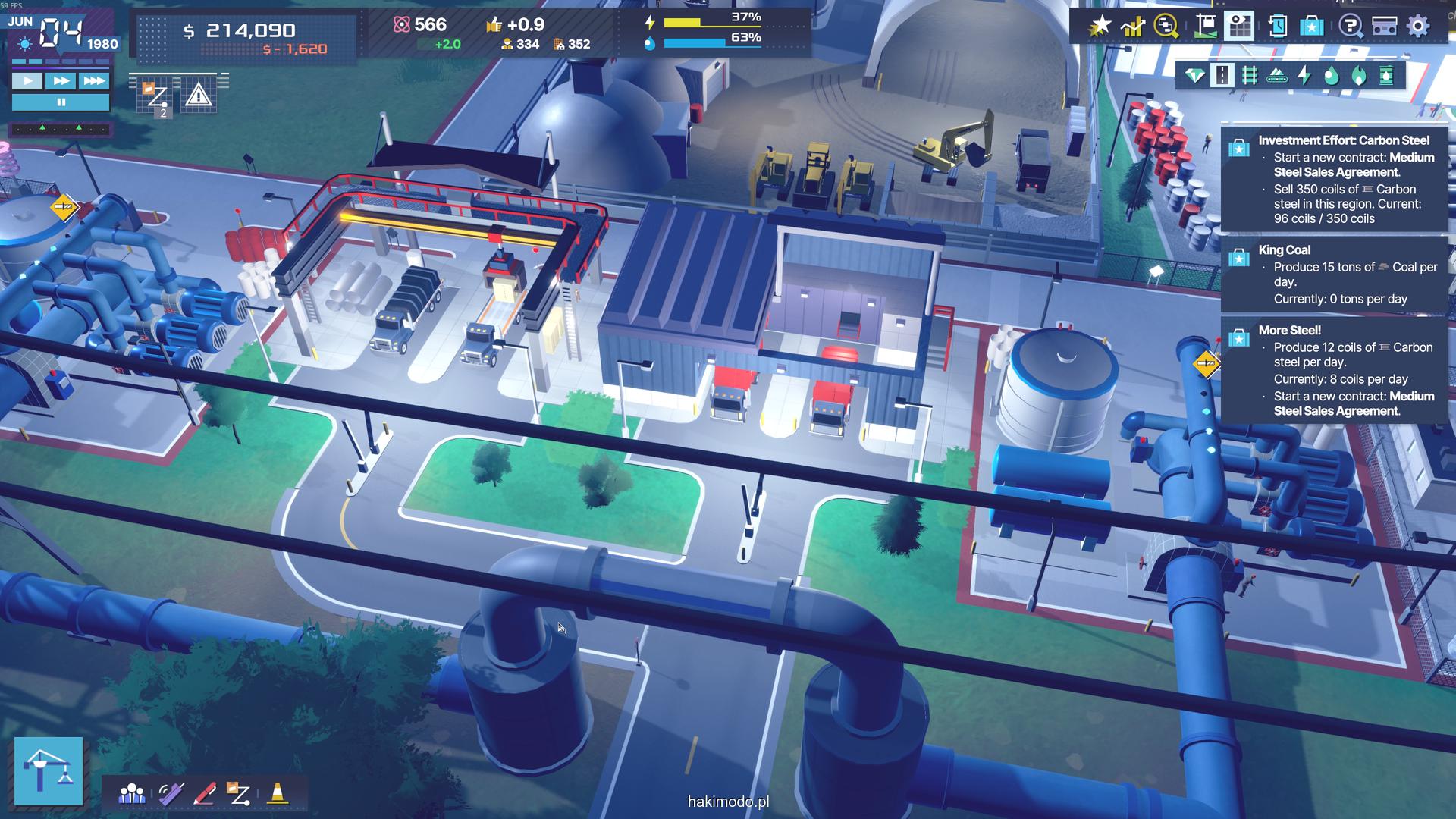Open the boombox radio panel
This screenshot has width=1456, height=819.
pyautogui.click(x=1385, y=27)
